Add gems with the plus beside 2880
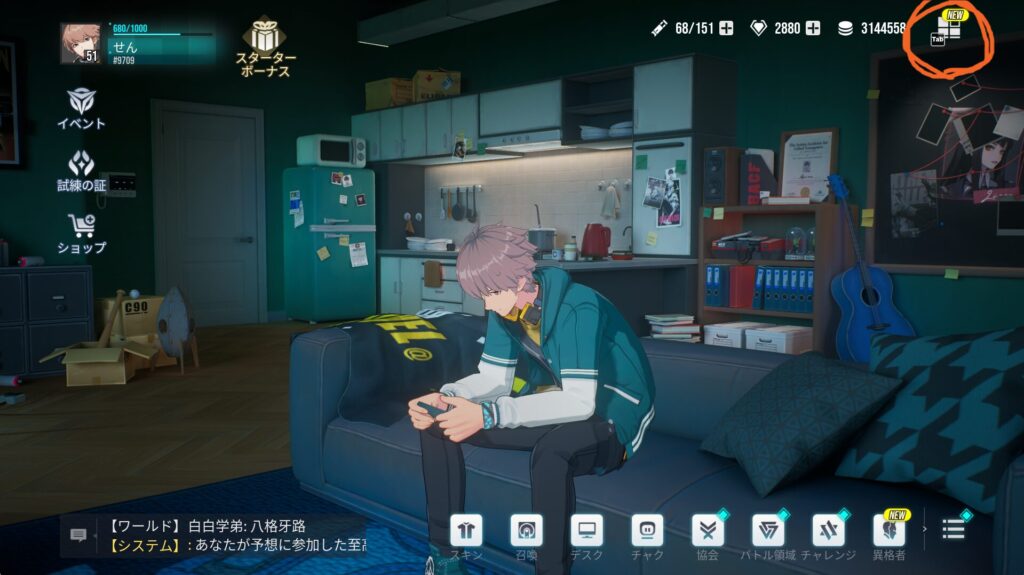 pyautogui.click(x=814, y=28)
